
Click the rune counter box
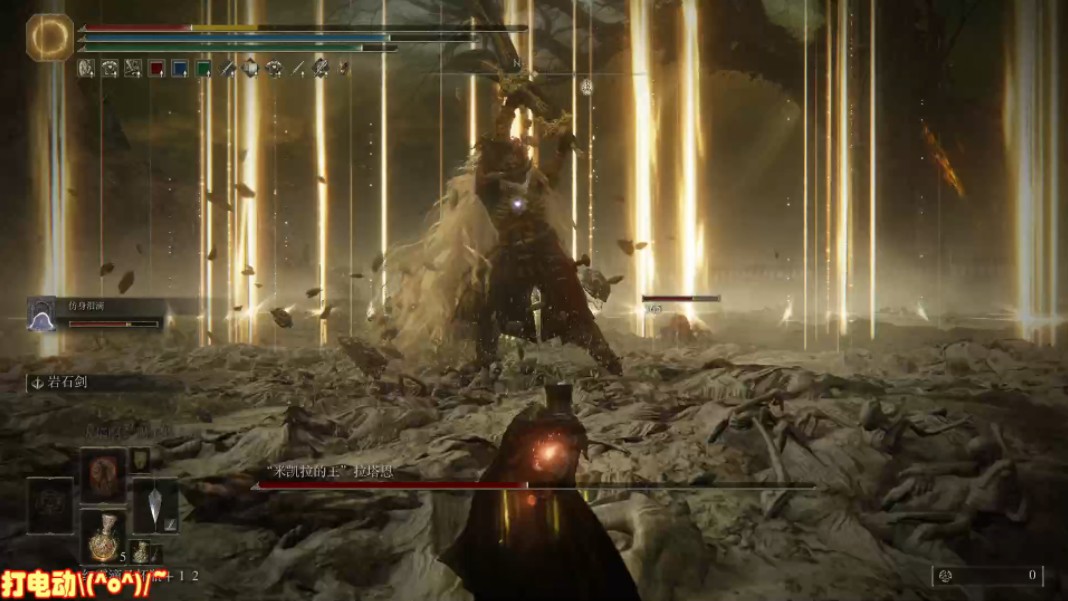pyautogui.click(x=987, y=575)
